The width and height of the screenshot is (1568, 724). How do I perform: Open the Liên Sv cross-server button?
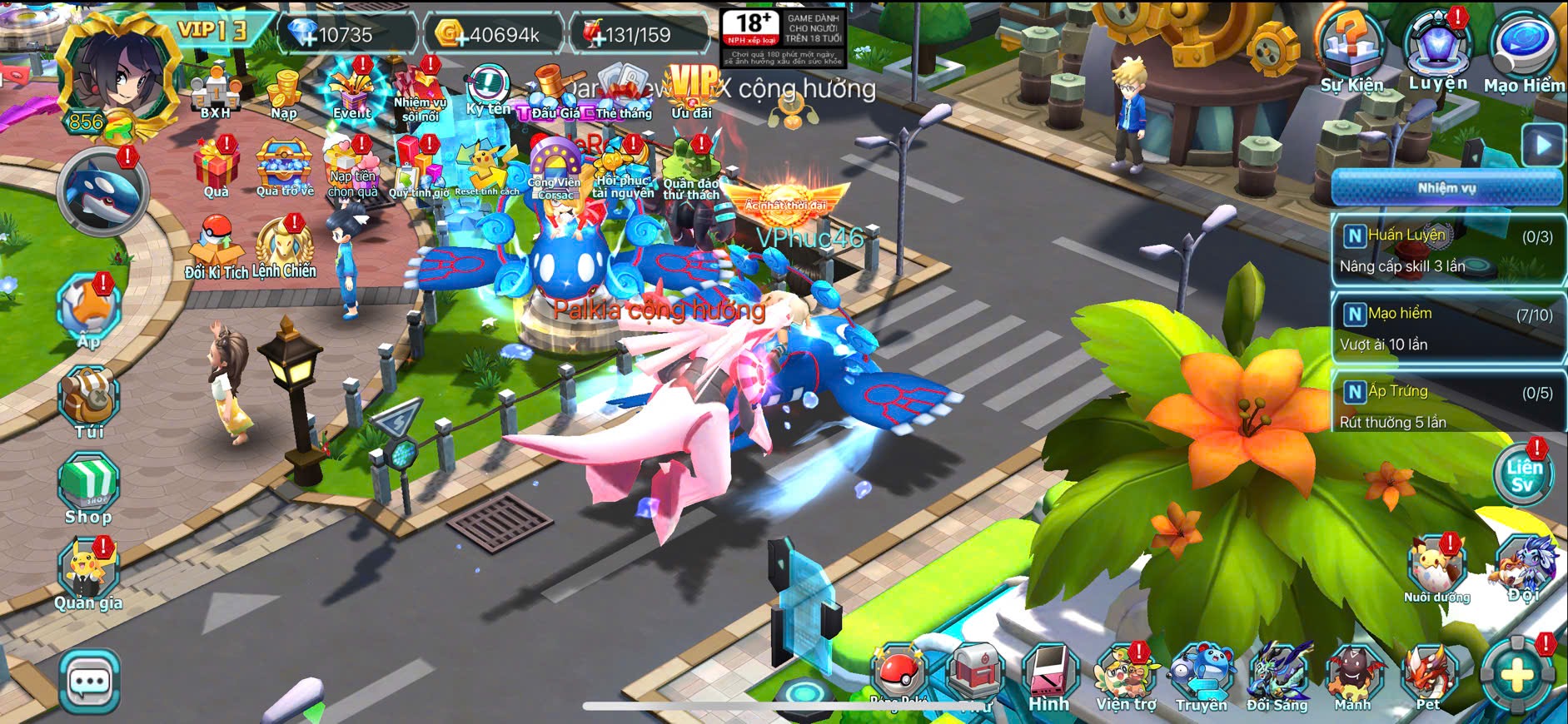(x=1523, y=475)
